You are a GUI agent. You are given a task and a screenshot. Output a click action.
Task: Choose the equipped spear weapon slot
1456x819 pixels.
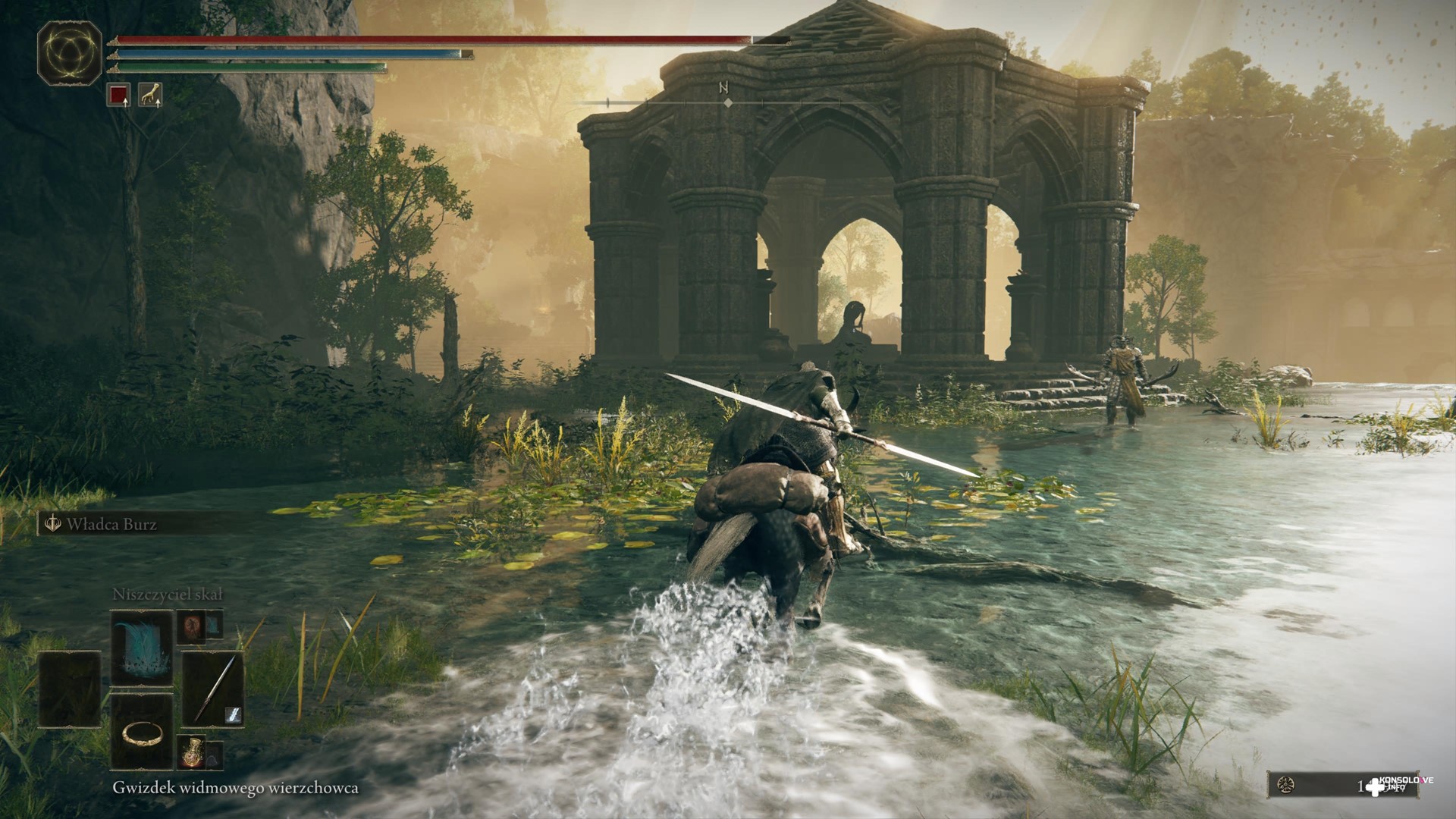point(213,689)
